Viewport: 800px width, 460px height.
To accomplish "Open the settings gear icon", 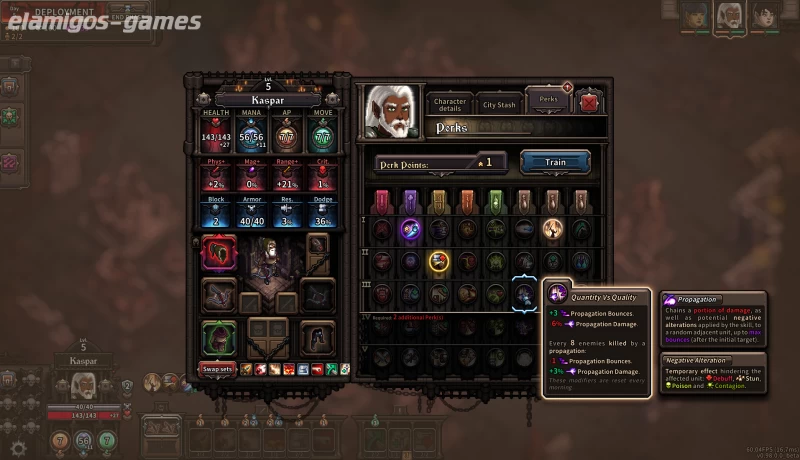I will (x=16, y=445).
